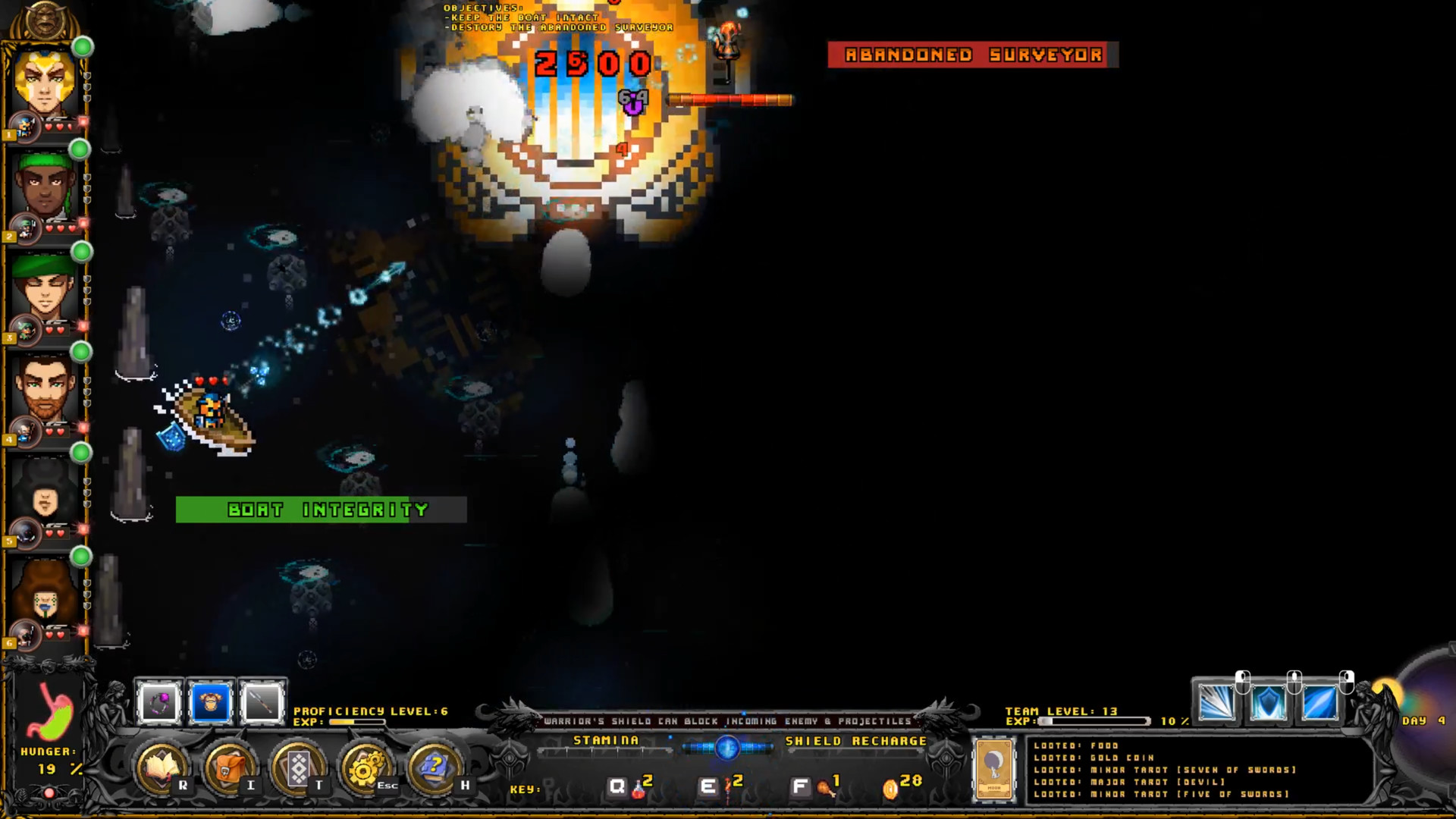The height and width of the screenshot is (819, 1456).
Task: Activate the blue streak dash skill
Action: click(x=1320, y=703)
